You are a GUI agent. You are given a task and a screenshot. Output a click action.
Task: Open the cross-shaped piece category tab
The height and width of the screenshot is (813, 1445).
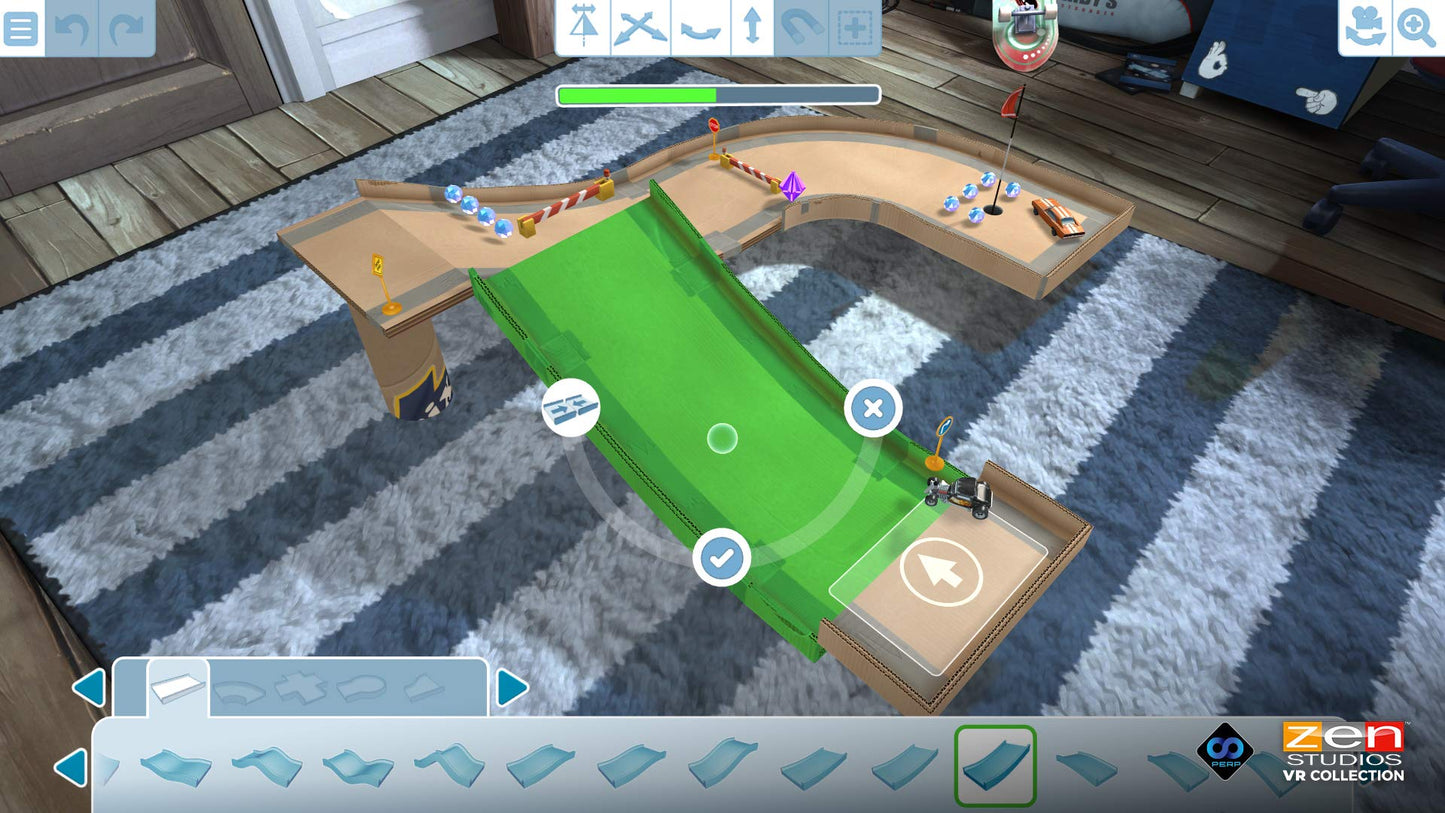pyautogui.click(x=300, y=689)
